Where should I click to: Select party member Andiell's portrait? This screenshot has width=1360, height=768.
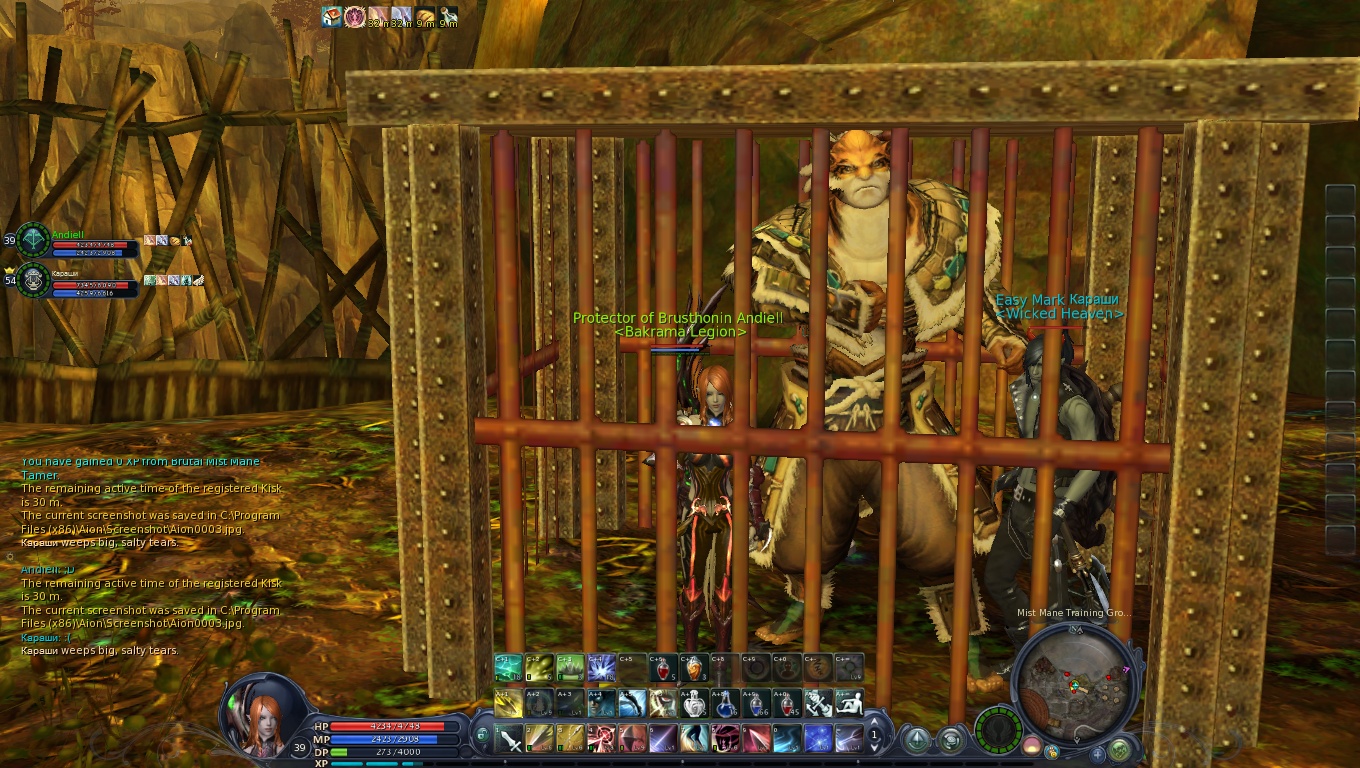click(x=34, y=241)
